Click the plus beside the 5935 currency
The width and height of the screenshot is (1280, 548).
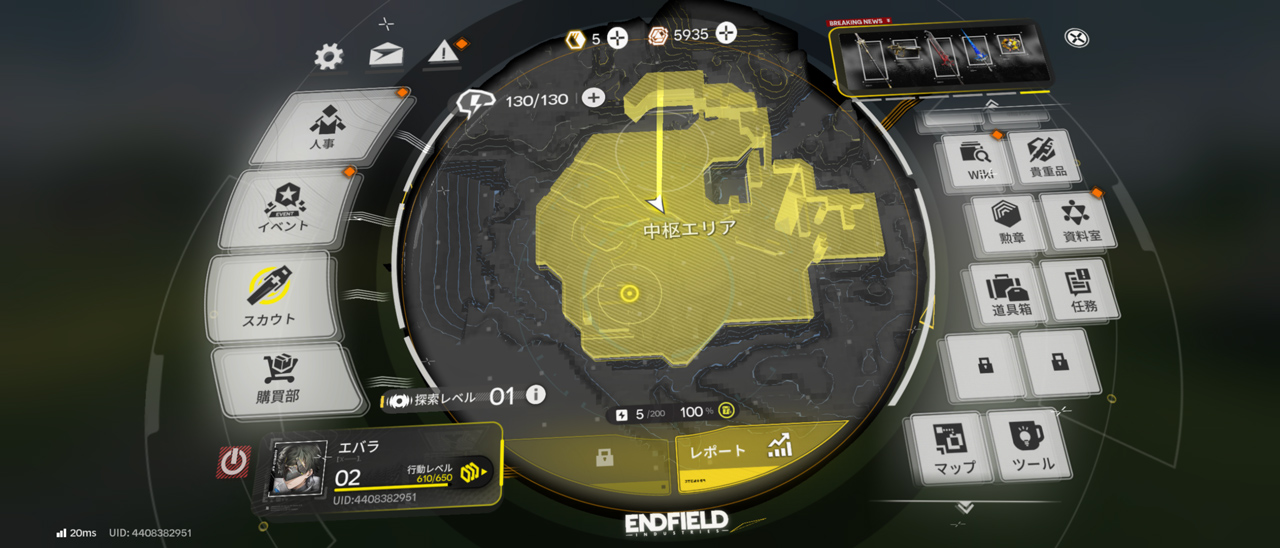[726, 34]
